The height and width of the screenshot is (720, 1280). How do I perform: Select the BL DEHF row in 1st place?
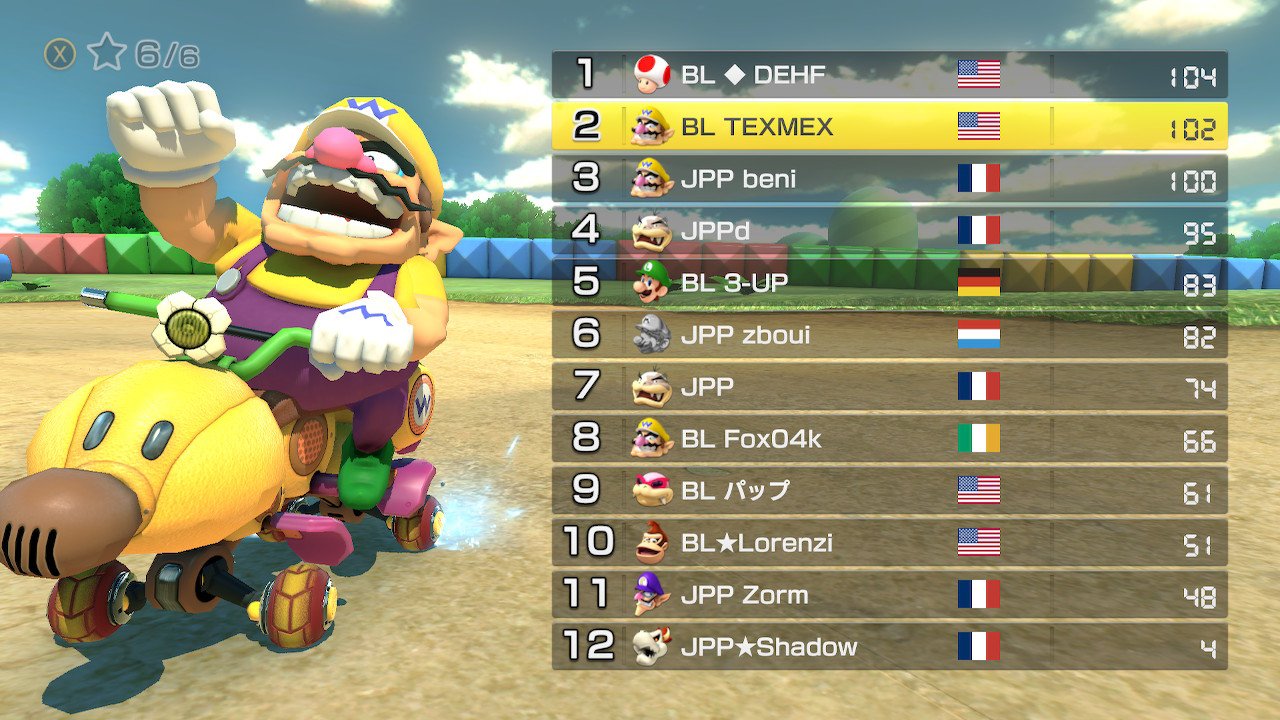click(889, 74)
